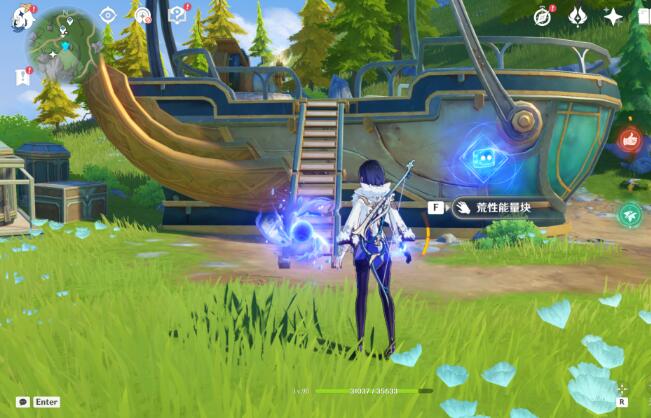651x418 pixels.
Task: Tap the green paper plane icon
Action: 630,214
